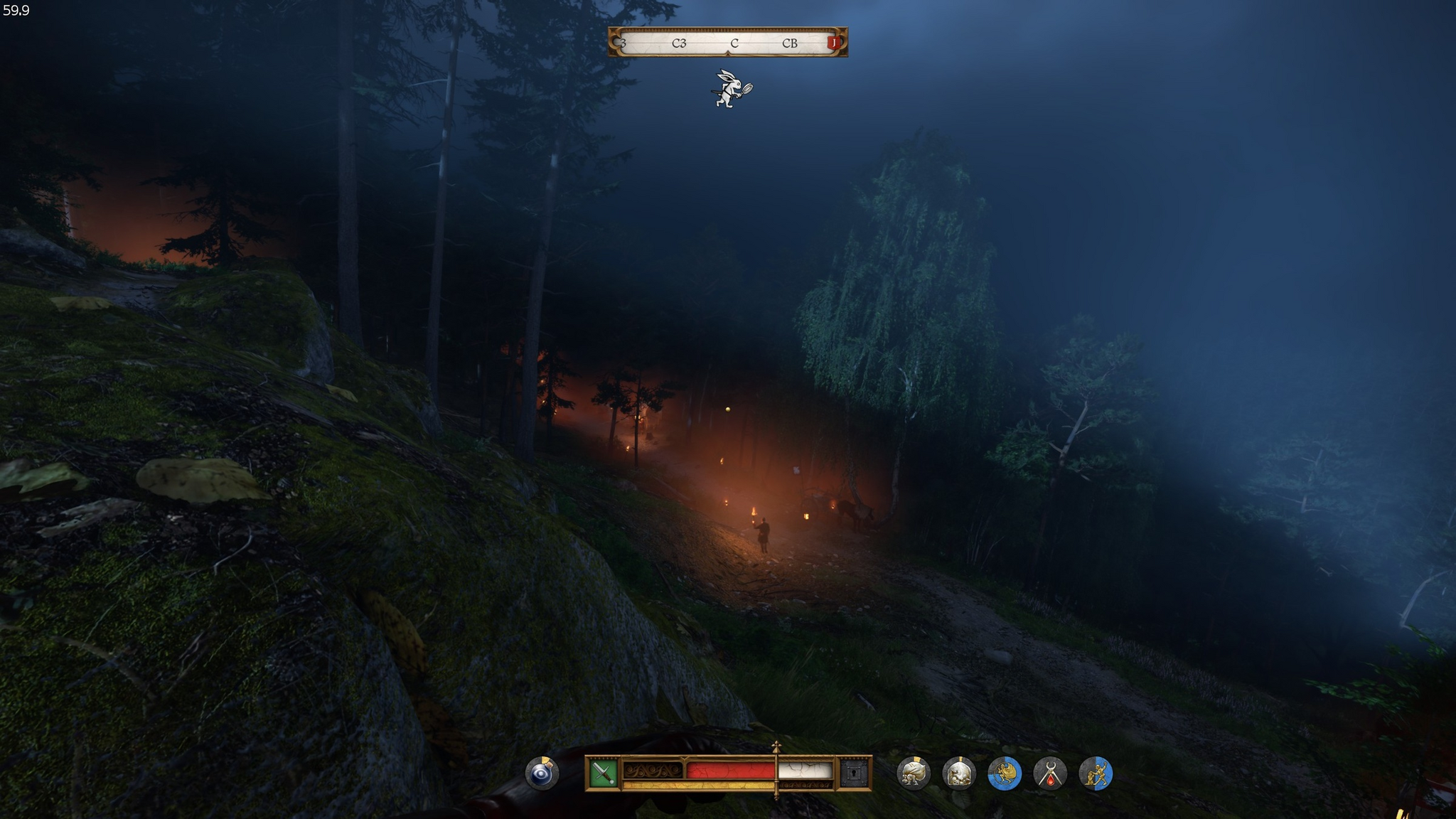Select the red quest marker on compass
This screenshot has width=1456, height=819.
[833, 43]
